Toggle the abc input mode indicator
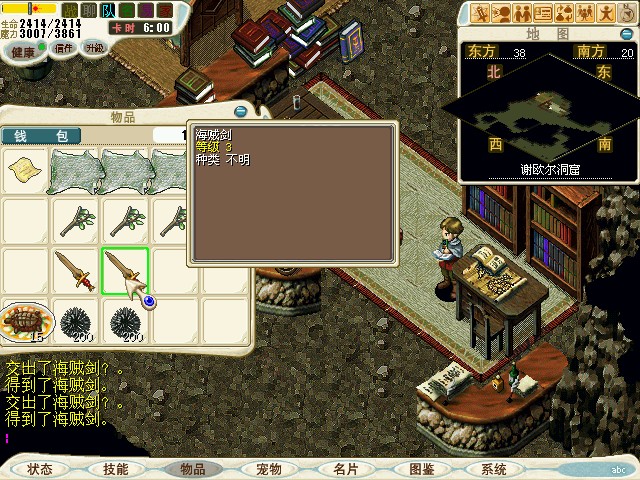The image size is (640, 480). pos(622,469)
